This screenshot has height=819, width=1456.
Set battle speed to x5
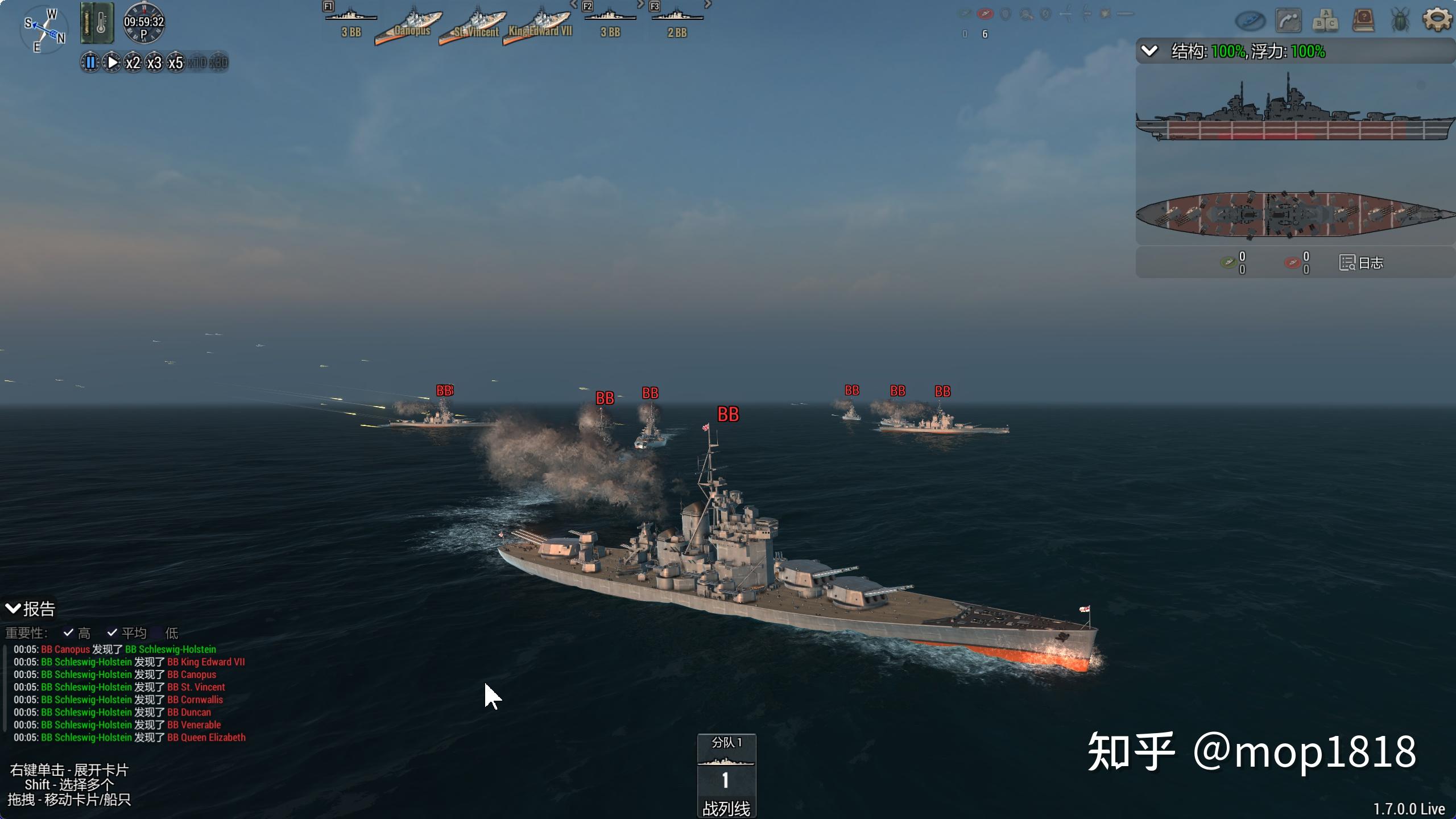[176, 62]
